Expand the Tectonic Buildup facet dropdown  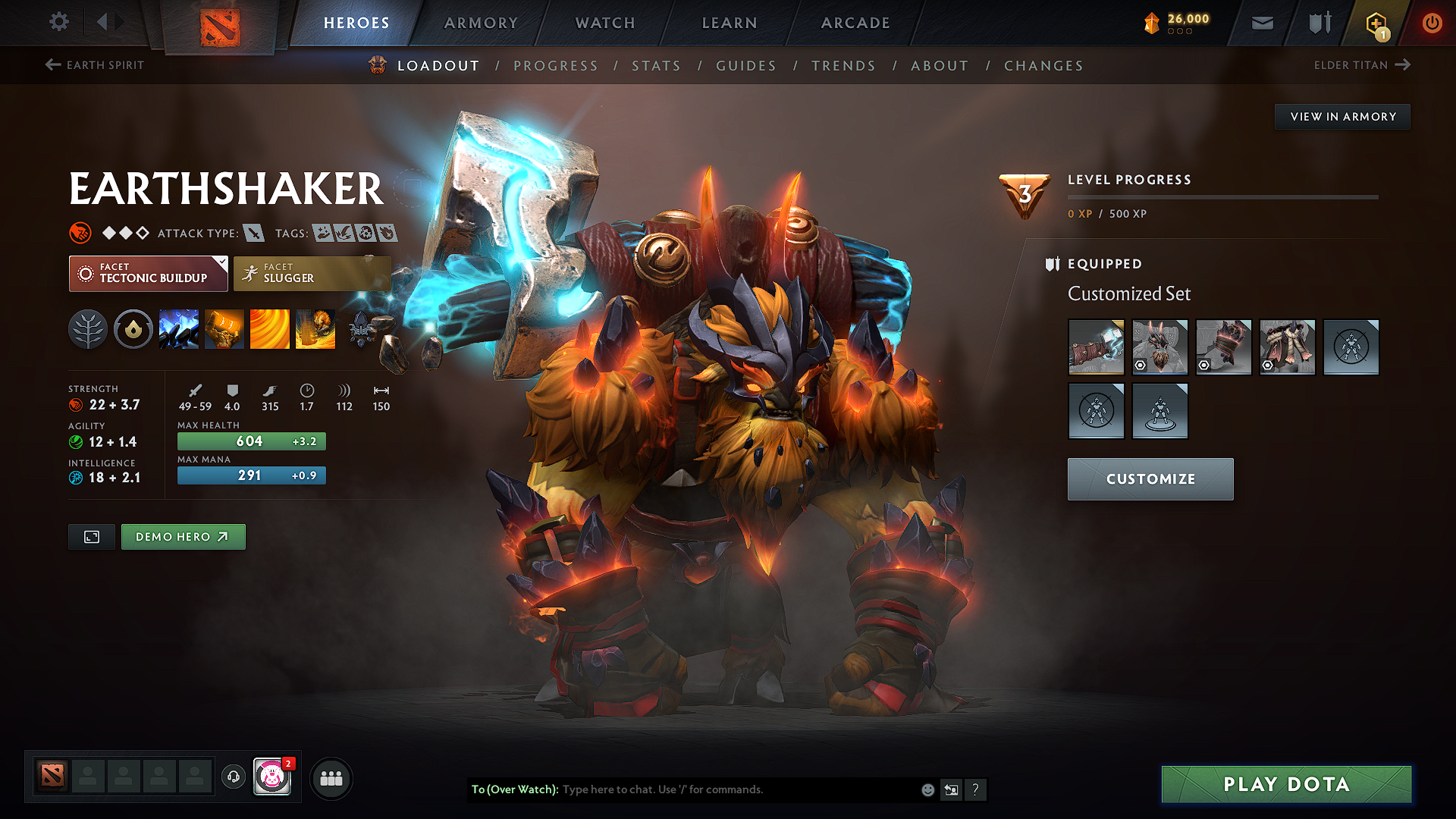[x=148, y=273]
